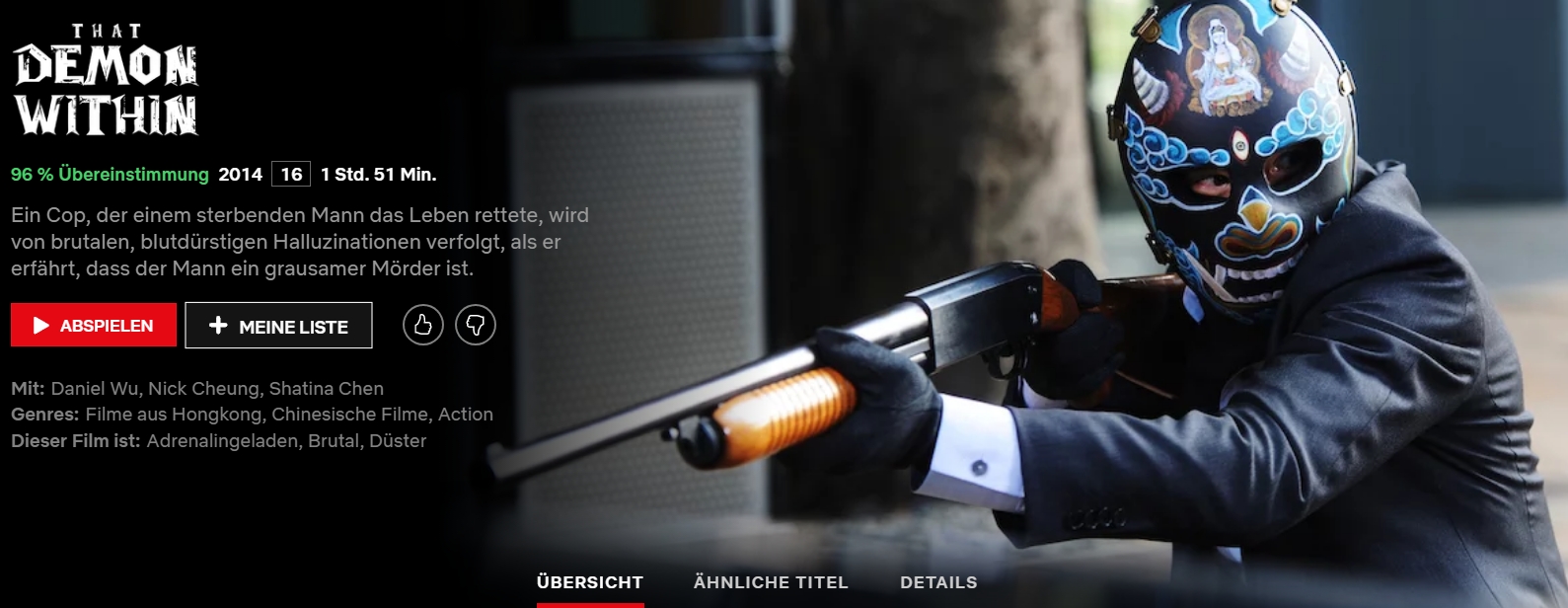The width and height of the screenshot is (1568, 608).
Task: Open the Ähnliche Titel tab
Action: [771, 582]
